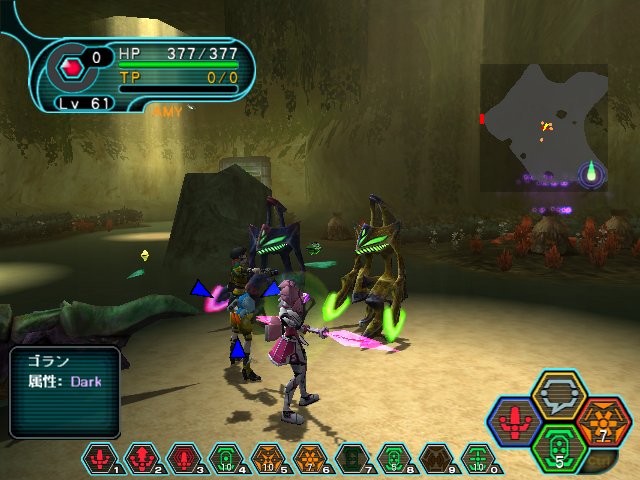Image resolution: width=640 pixels, height=480 pixels.
Task: Click the red hexagon photon gauge icon
Action: tap(71, 68)
